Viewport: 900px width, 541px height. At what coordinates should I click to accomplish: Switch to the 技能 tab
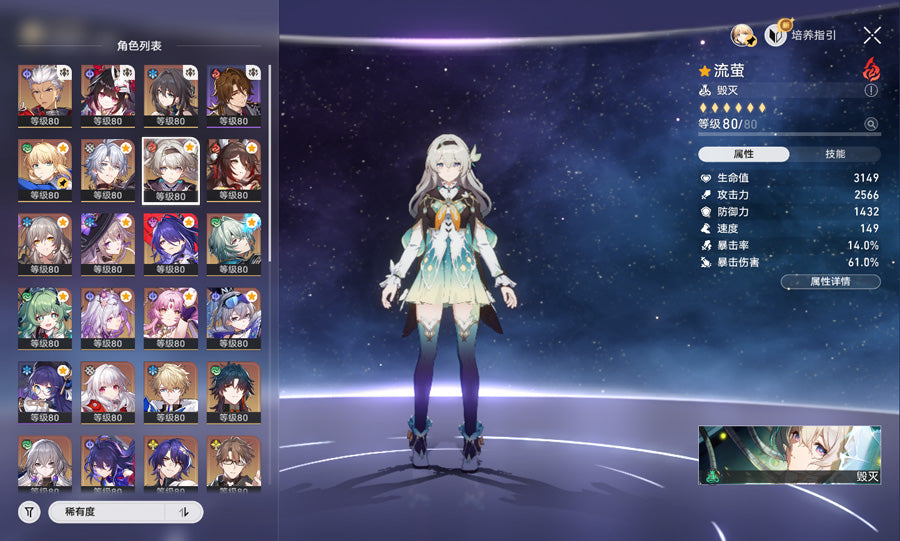(x=835, y=154)
